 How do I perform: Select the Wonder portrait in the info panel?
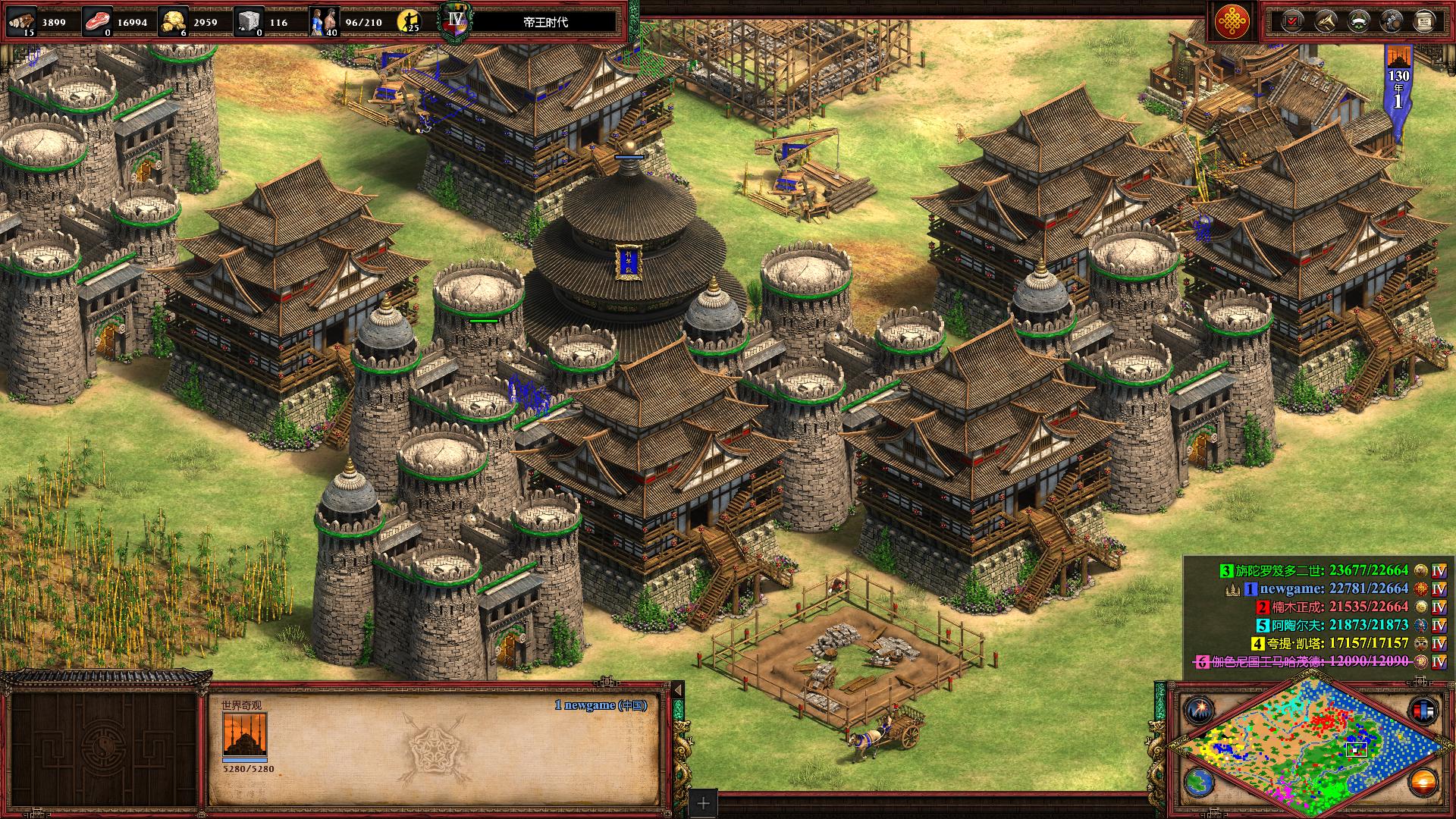[x=244, y=735]
